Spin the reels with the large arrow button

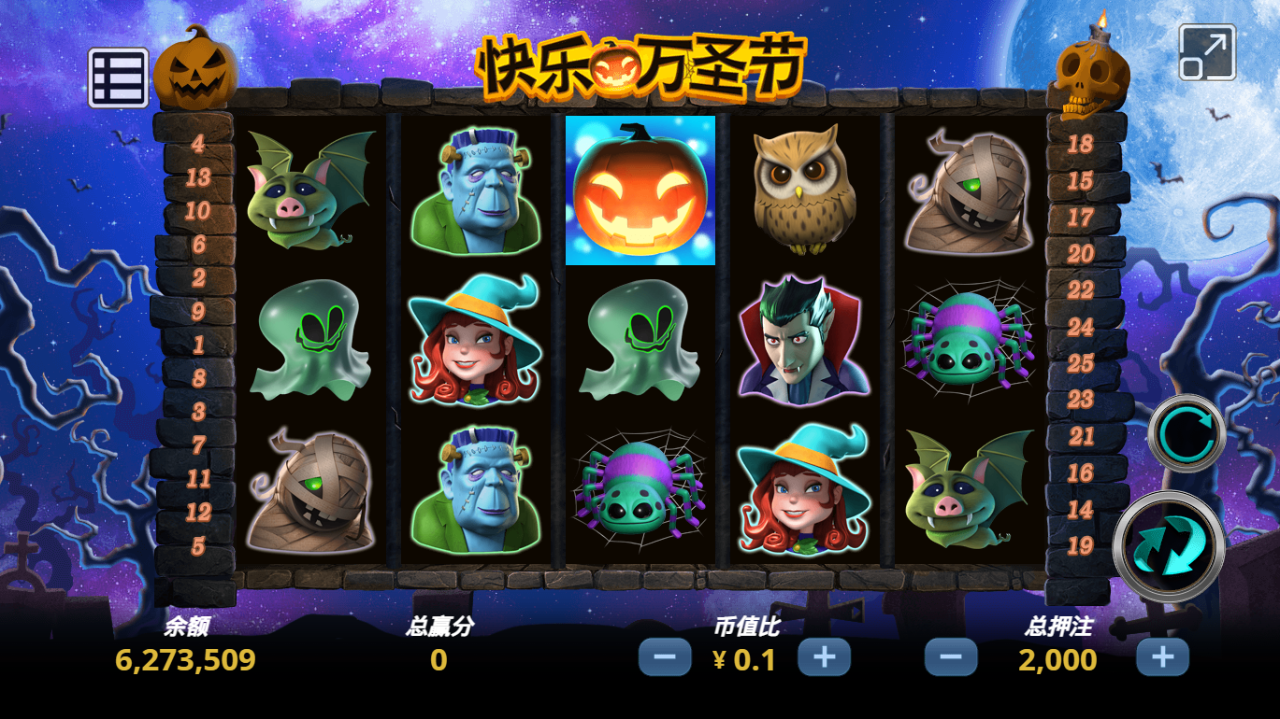point(1168,546)
